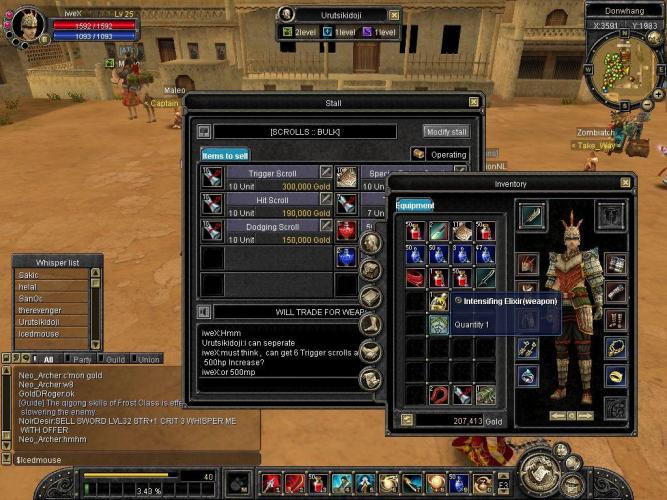
Task: Switch chat to the Guild tab
Action: coord(115,359)
